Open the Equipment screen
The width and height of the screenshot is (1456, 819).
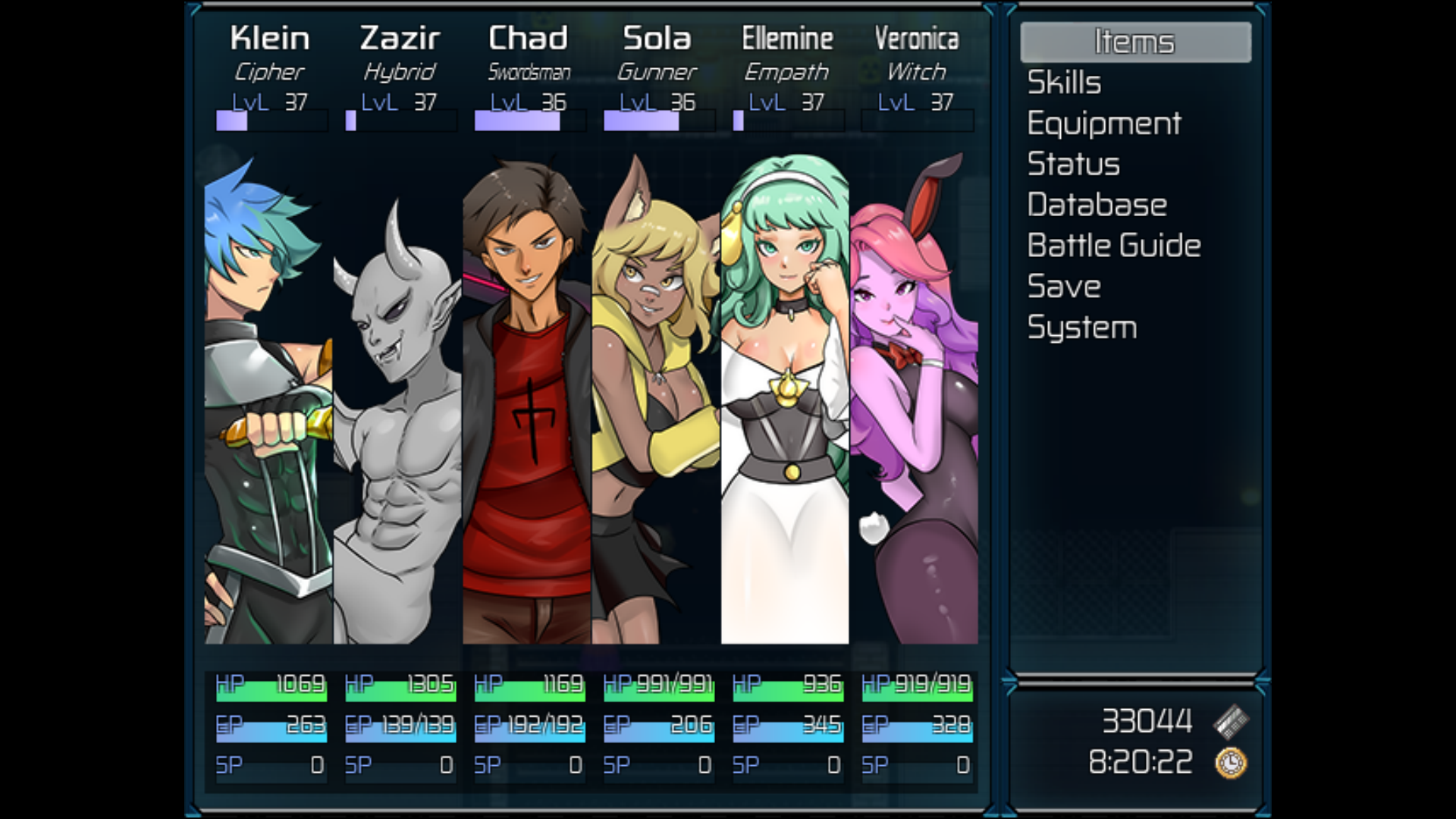tap(1104, 124)
